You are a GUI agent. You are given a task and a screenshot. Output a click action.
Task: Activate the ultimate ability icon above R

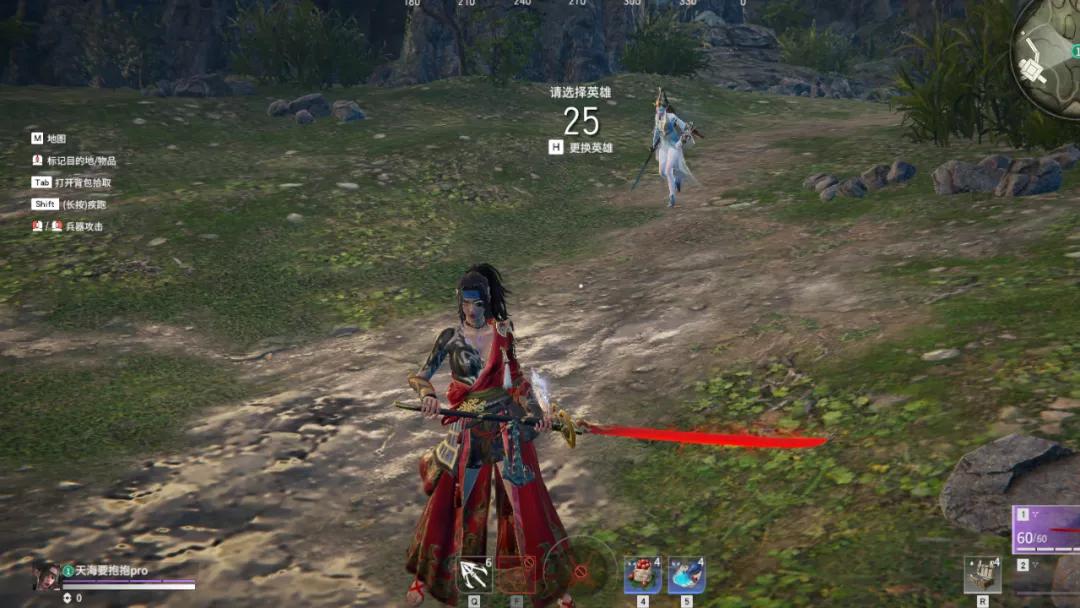pyautogui.click(x=982, y=575)
